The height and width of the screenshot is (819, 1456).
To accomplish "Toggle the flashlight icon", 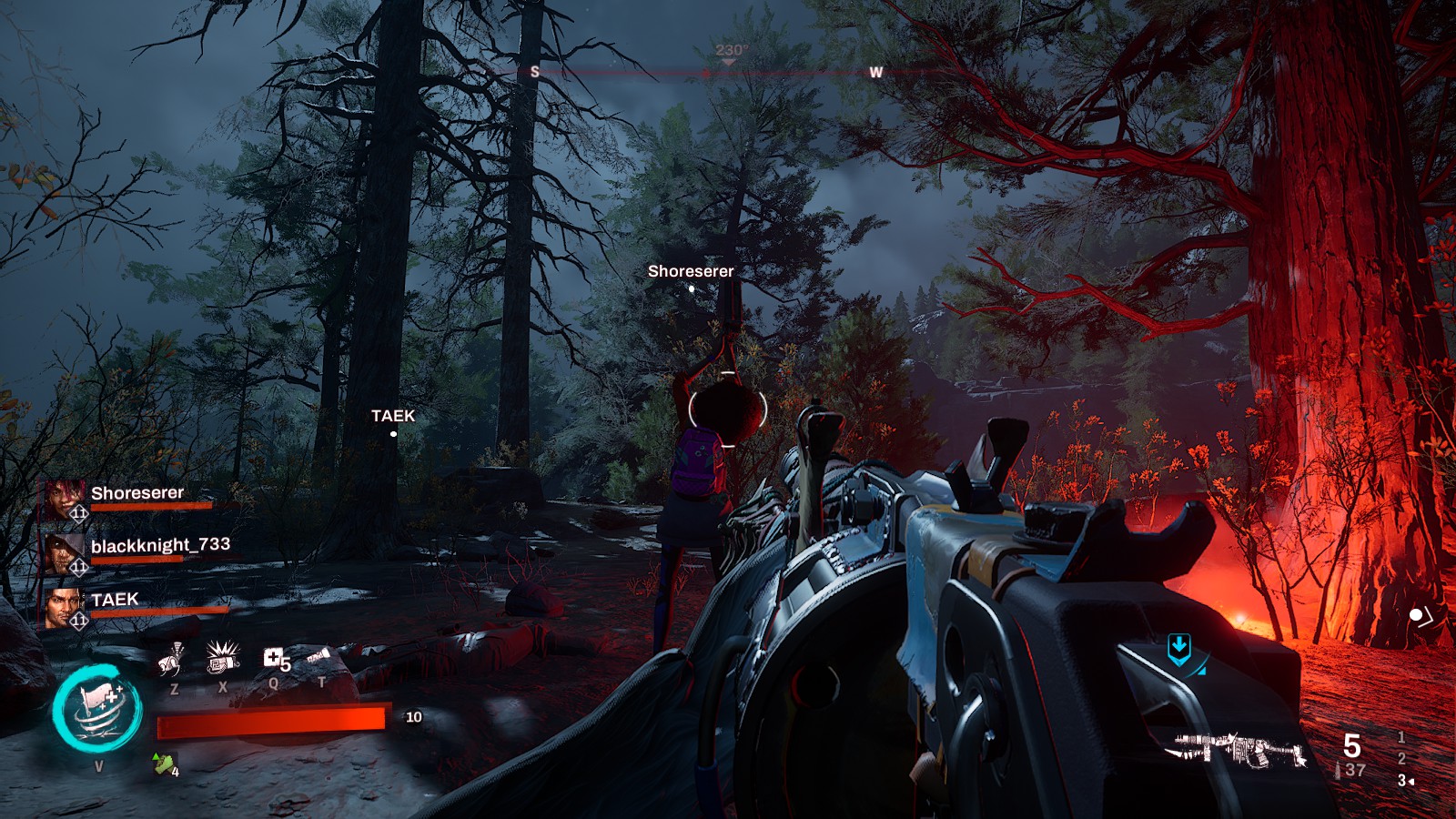I will pos(318,656).
